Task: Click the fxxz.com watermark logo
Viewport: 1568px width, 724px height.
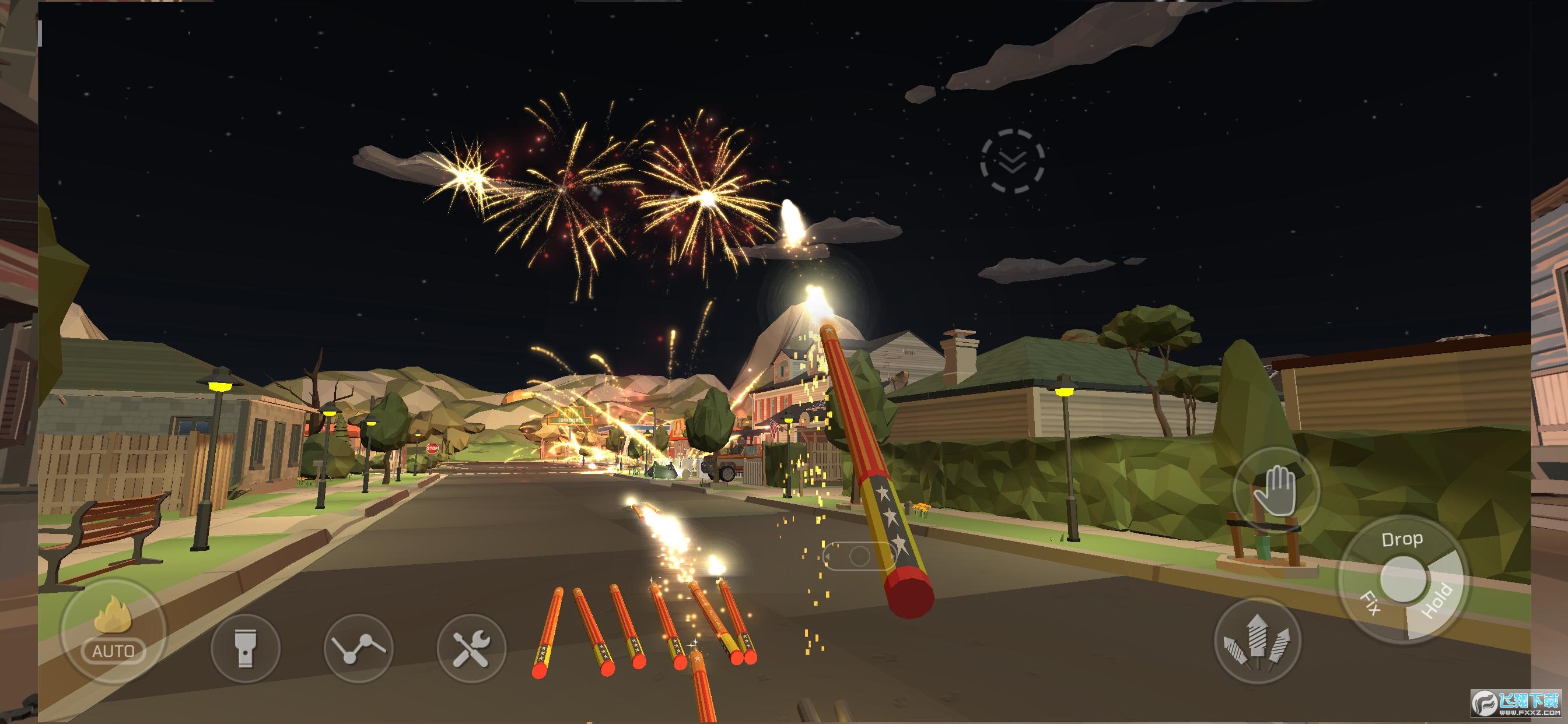Action: coord(1517,704)
